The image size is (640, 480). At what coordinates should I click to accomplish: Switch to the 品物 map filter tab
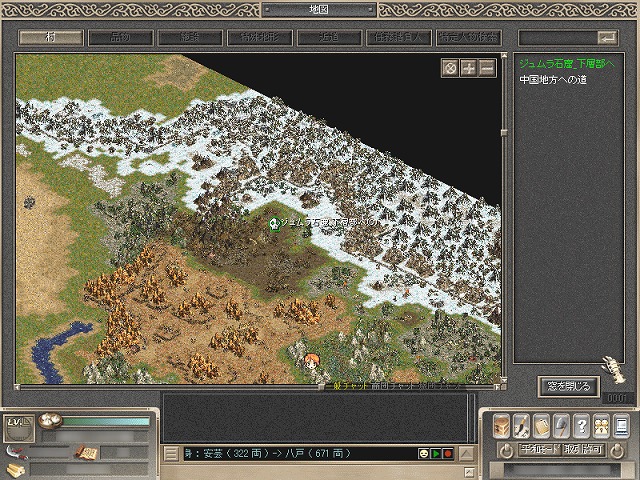[x=121, y=37]
